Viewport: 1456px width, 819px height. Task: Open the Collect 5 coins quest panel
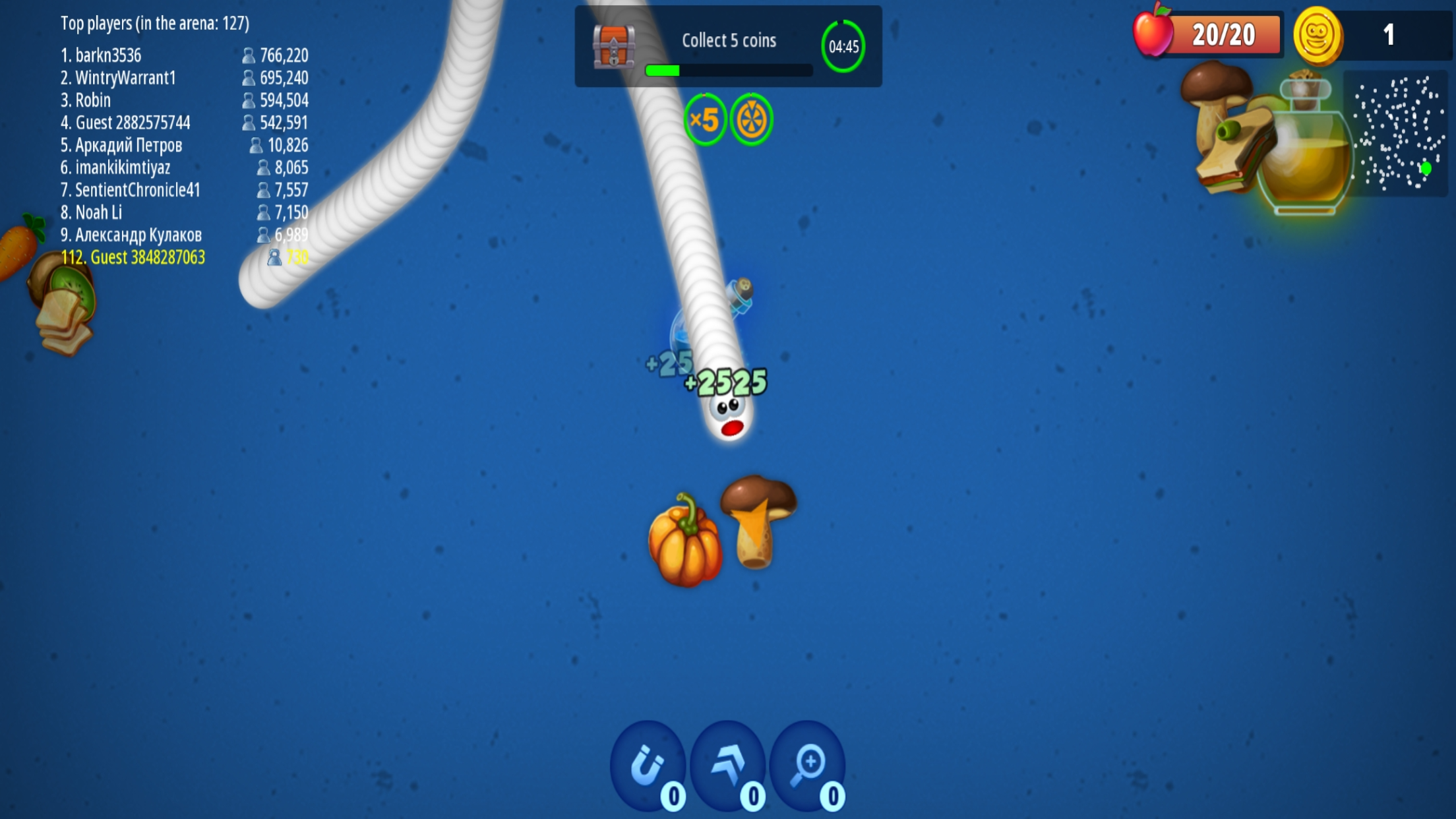coord(729,40)
